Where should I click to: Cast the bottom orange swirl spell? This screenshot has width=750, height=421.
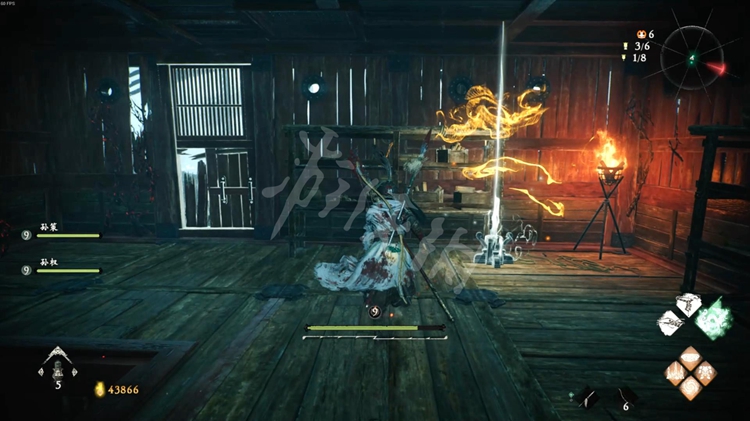[690, 387]
